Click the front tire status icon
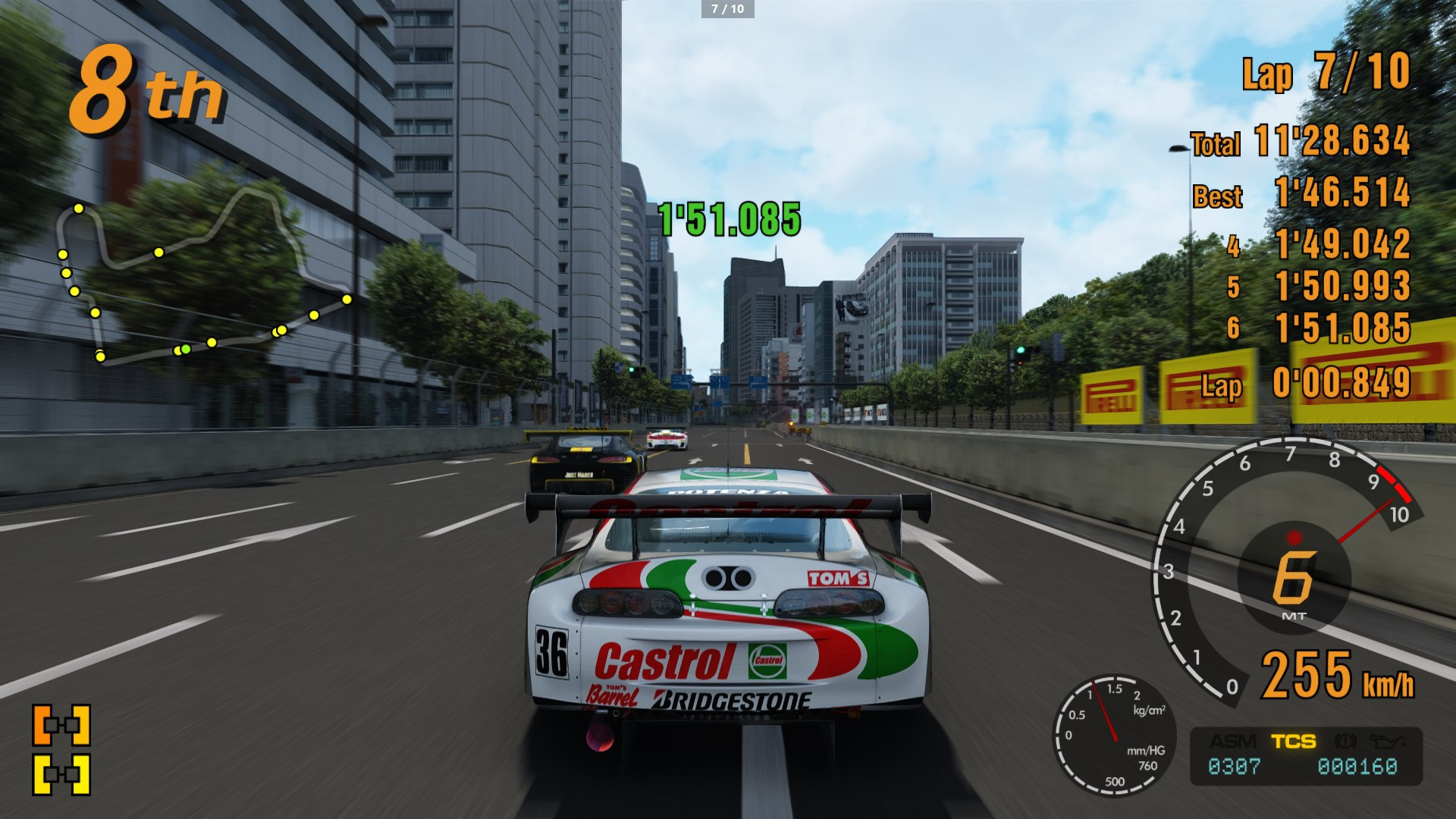Viewport: 1456px width, 819px height. [x=61, y=726]
